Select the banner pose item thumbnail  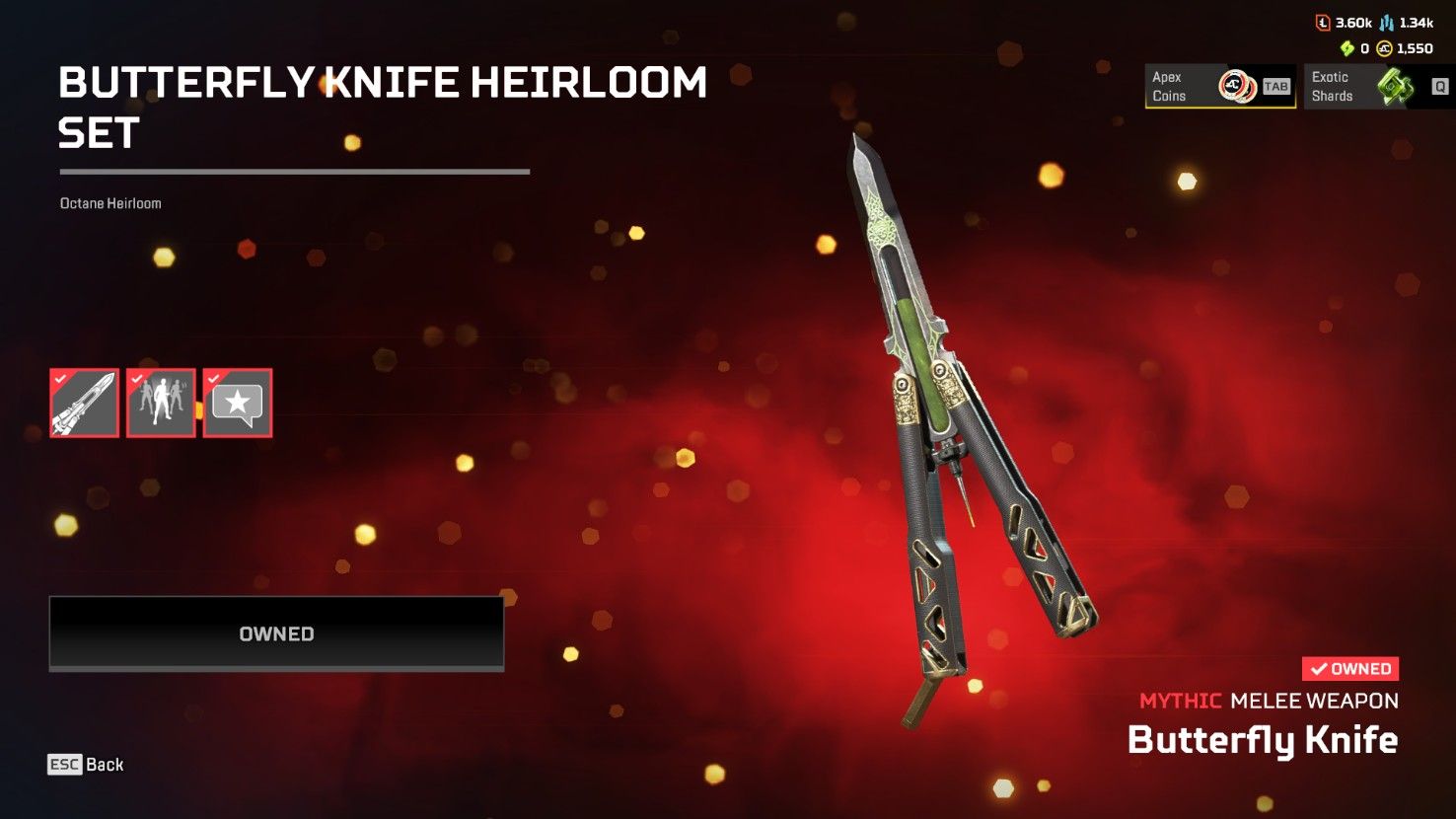161,403
